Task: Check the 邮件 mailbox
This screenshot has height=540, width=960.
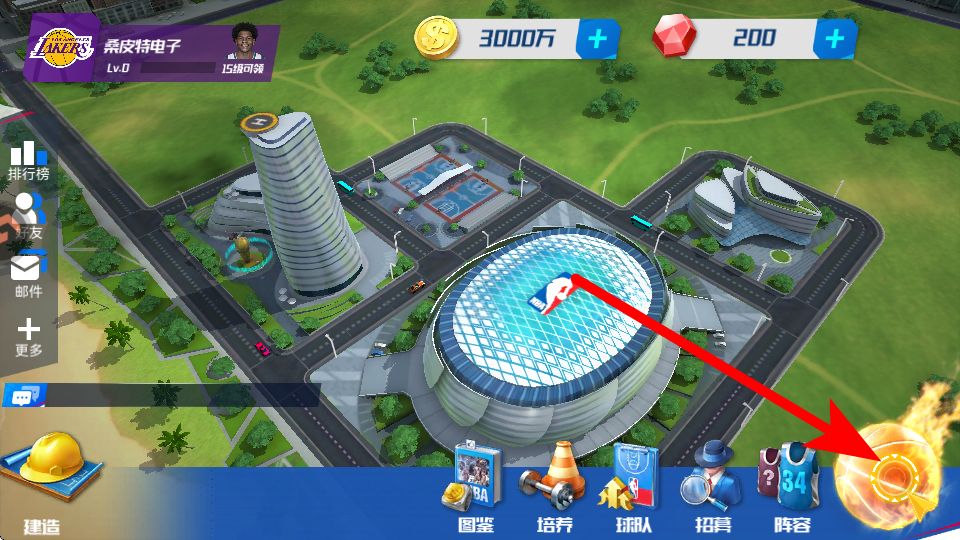Action: coord(28,274)
